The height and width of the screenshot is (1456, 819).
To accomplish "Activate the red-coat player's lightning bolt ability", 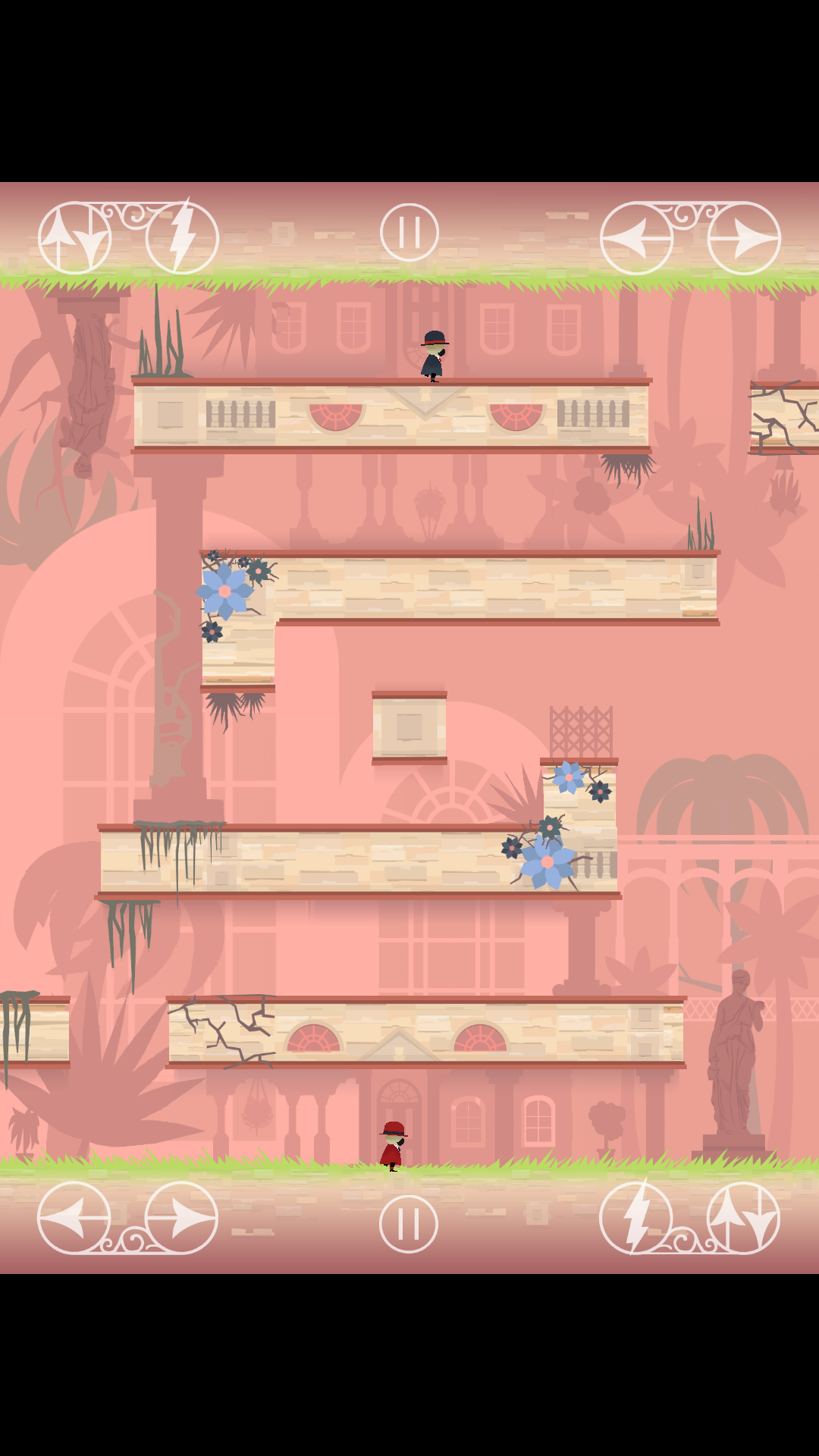I will click(x=635, y=1218).
